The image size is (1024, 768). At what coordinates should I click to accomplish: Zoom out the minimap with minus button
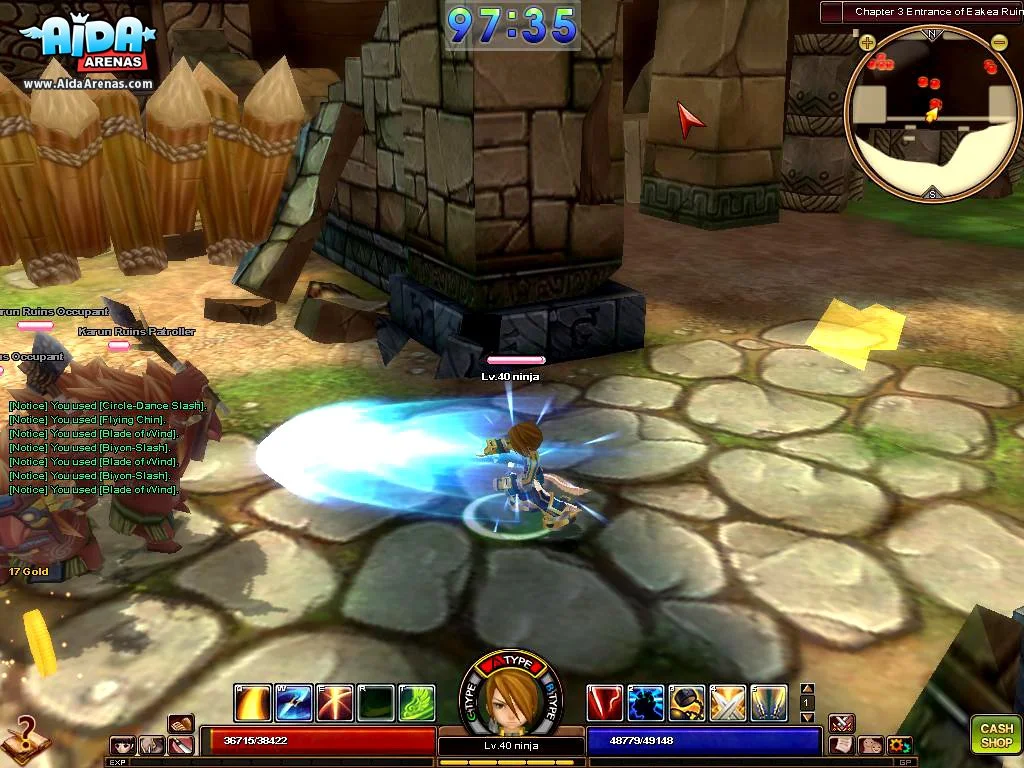[x=999, y=43]
